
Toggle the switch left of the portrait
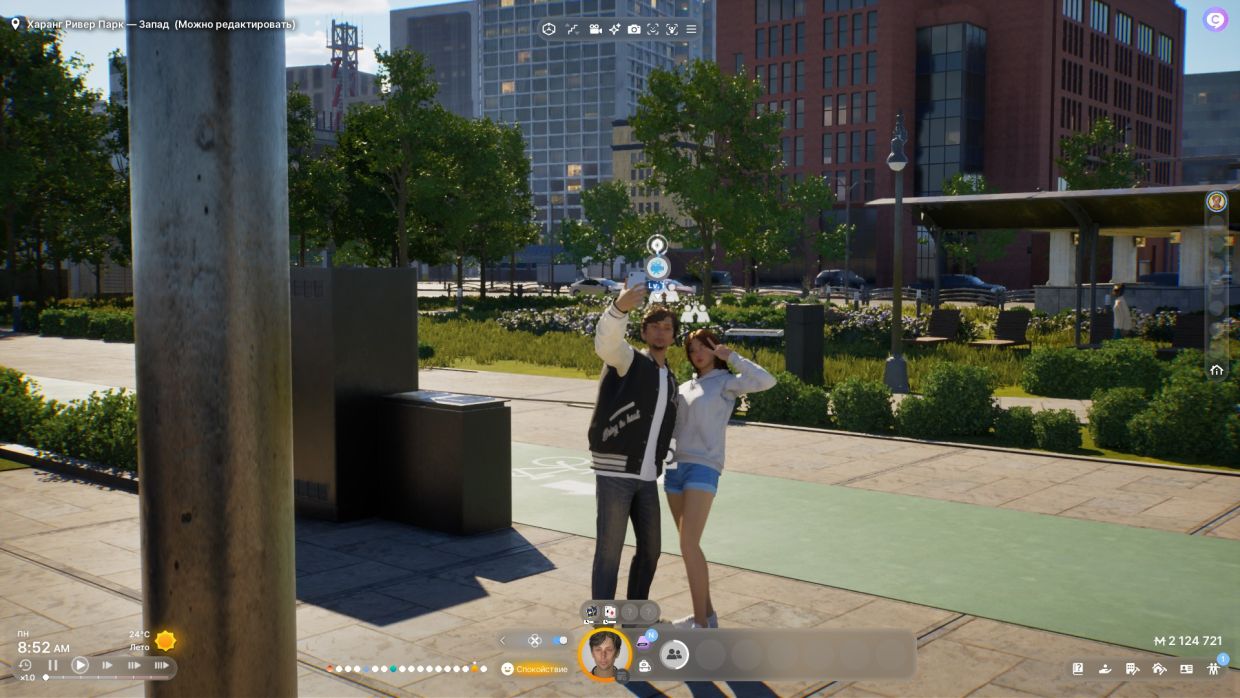[559, 640]
